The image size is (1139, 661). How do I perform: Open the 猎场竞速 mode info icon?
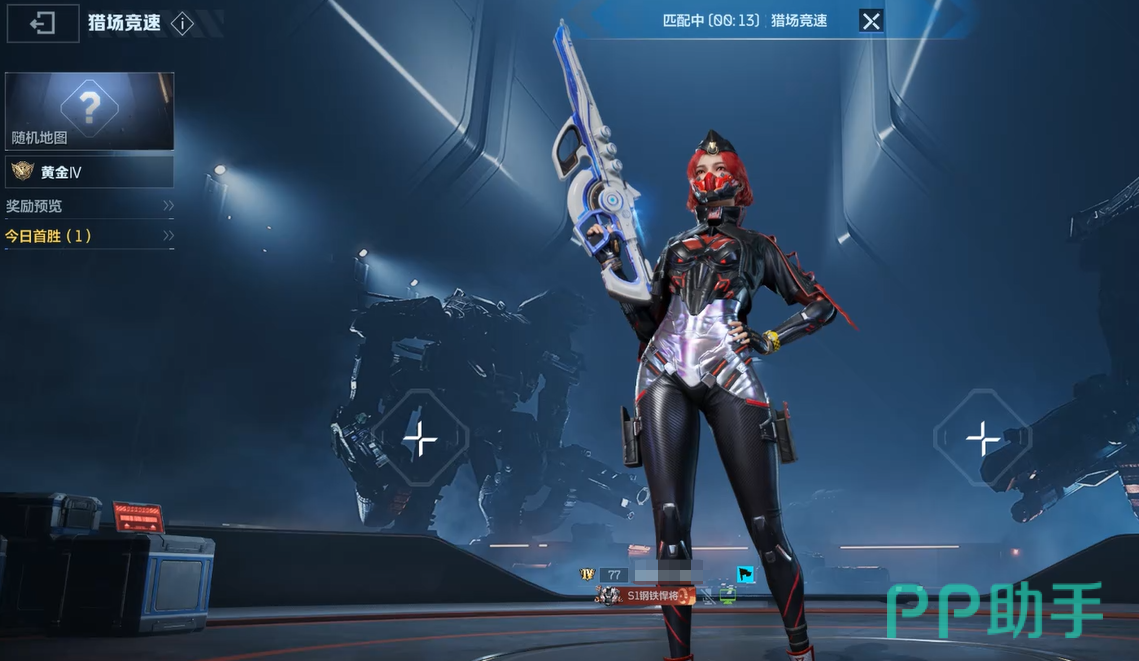(182, 24)
